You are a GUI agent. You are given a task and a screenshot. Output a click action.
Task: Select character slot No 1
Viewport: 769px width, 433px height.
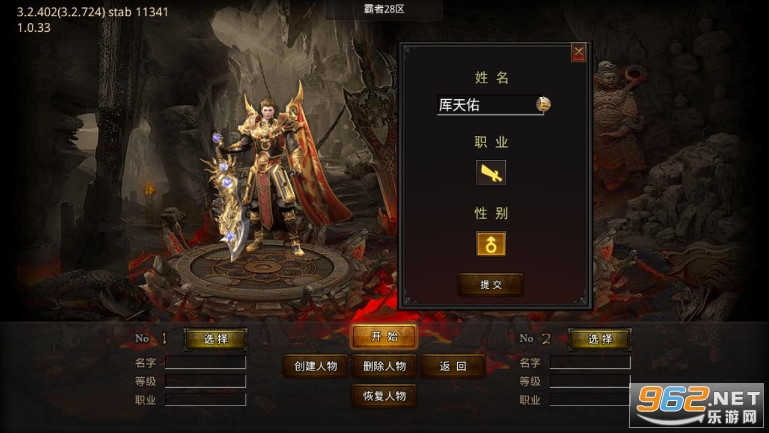click(x=215, y=339)
